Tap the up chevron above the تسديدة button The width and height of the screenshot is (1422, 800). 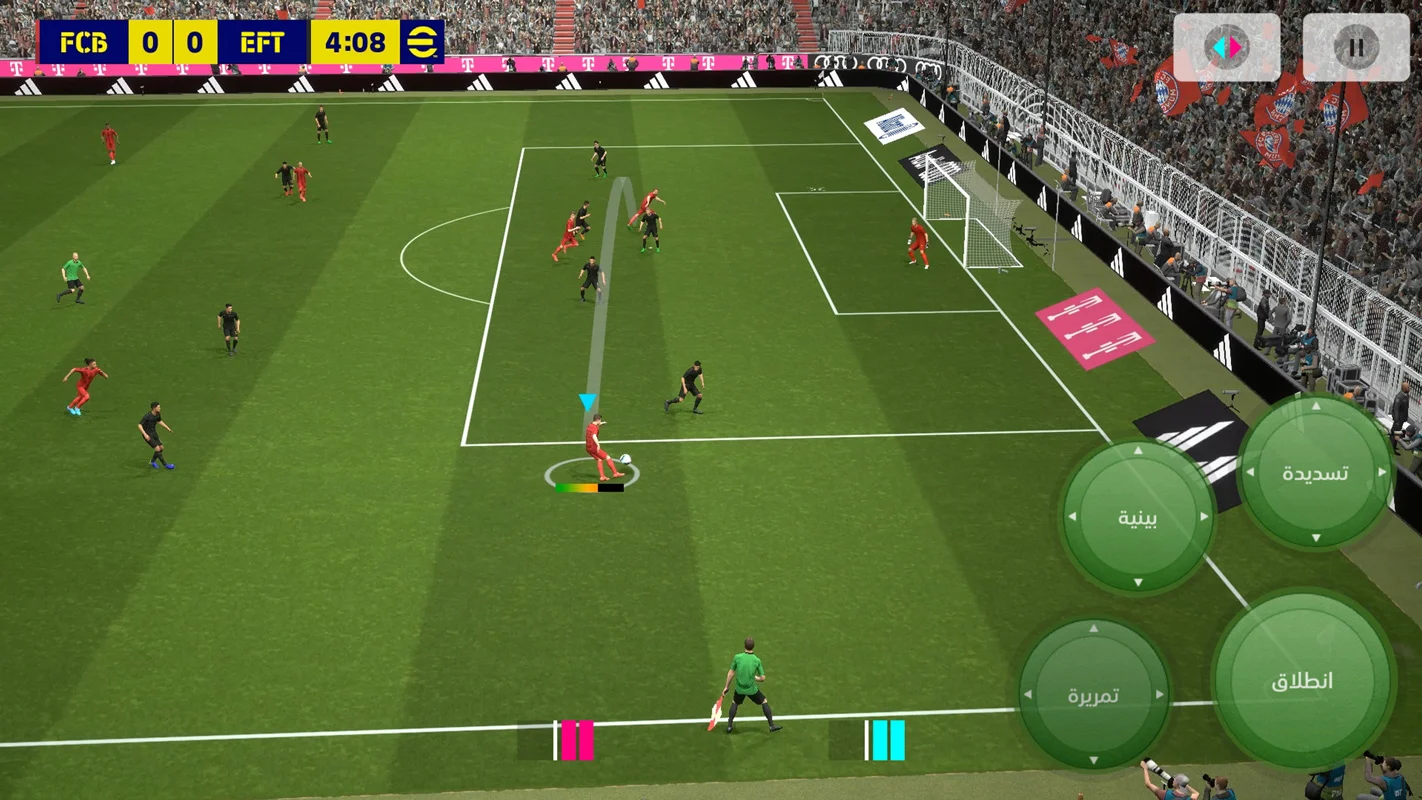(1316, 405)
